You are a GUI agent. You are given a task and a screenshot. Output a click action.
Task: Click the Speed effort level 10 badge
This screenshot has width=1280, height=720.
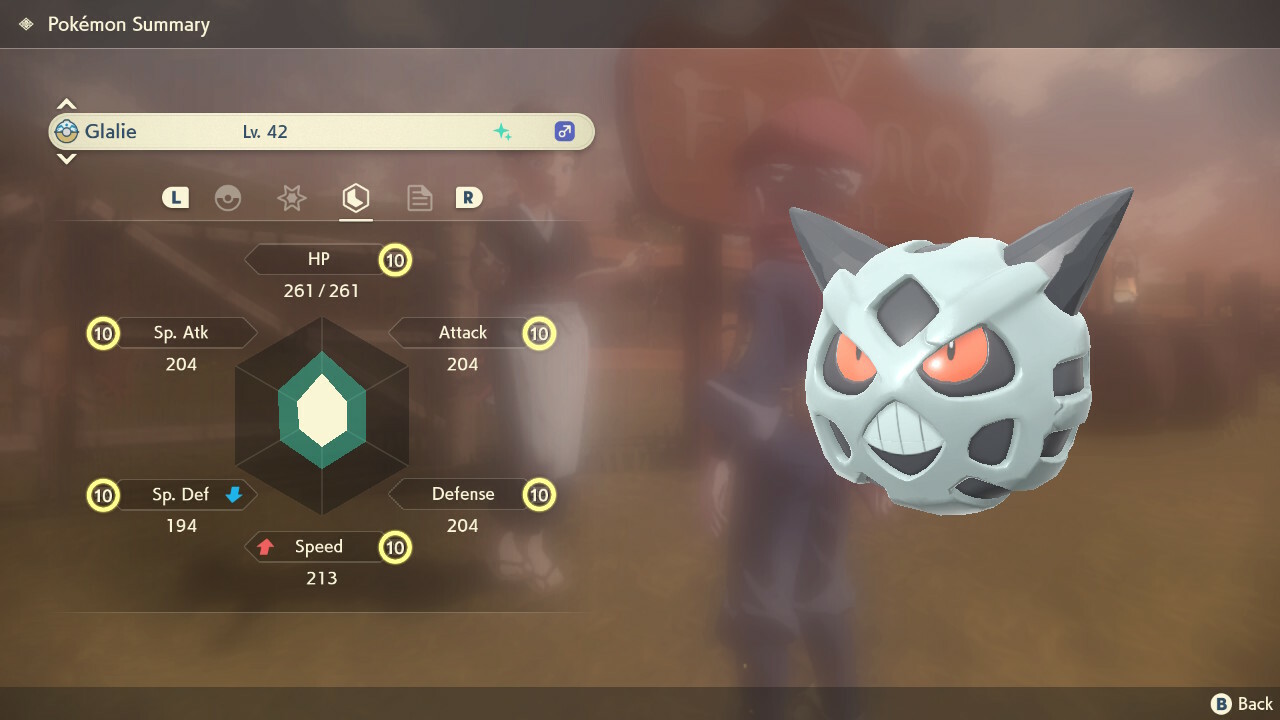pyautogui.click(x=395, y=548)
